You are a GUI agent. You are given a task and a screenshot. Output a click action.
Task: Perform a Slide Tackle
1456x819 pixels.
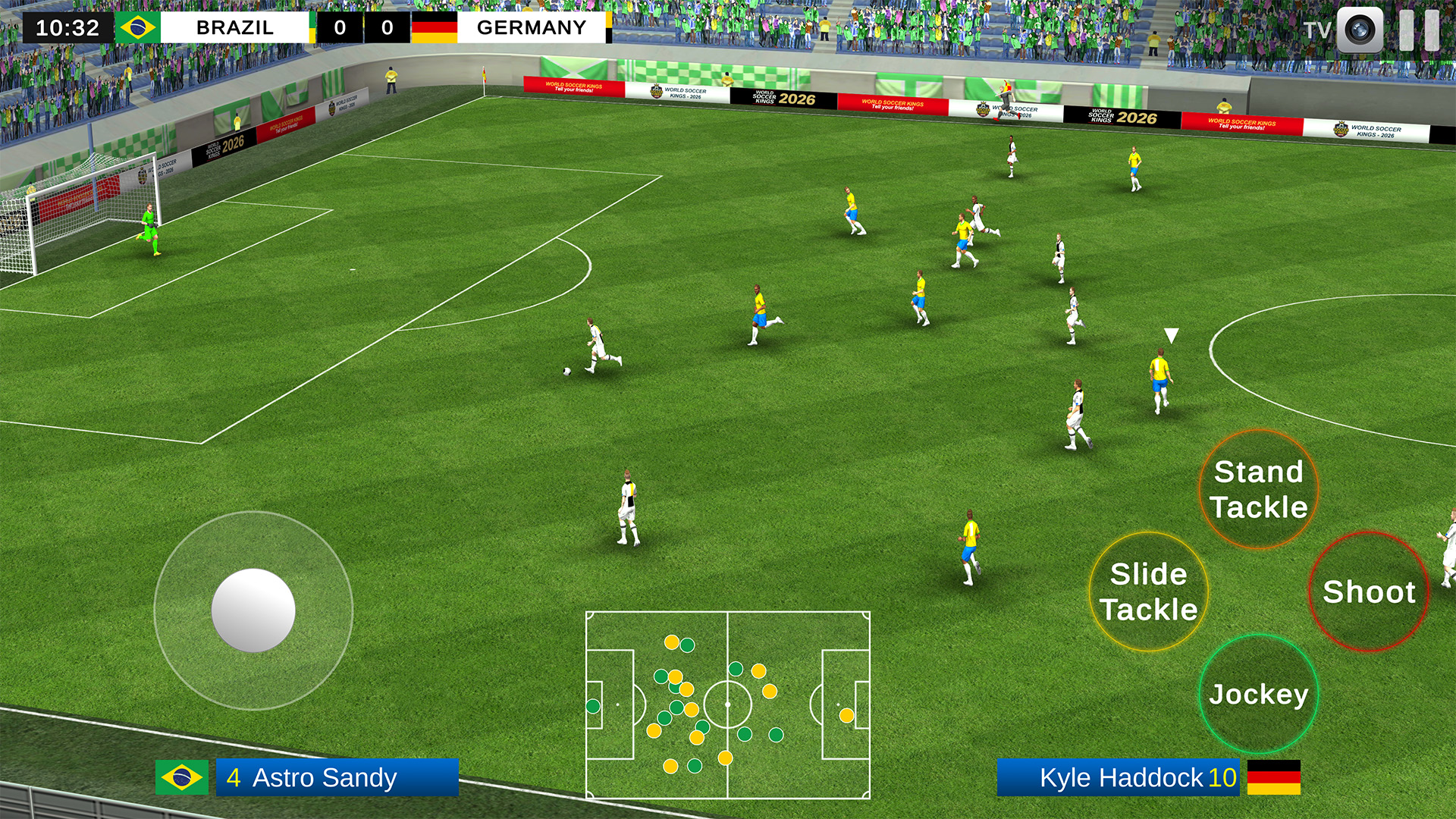pos(1149,591)
